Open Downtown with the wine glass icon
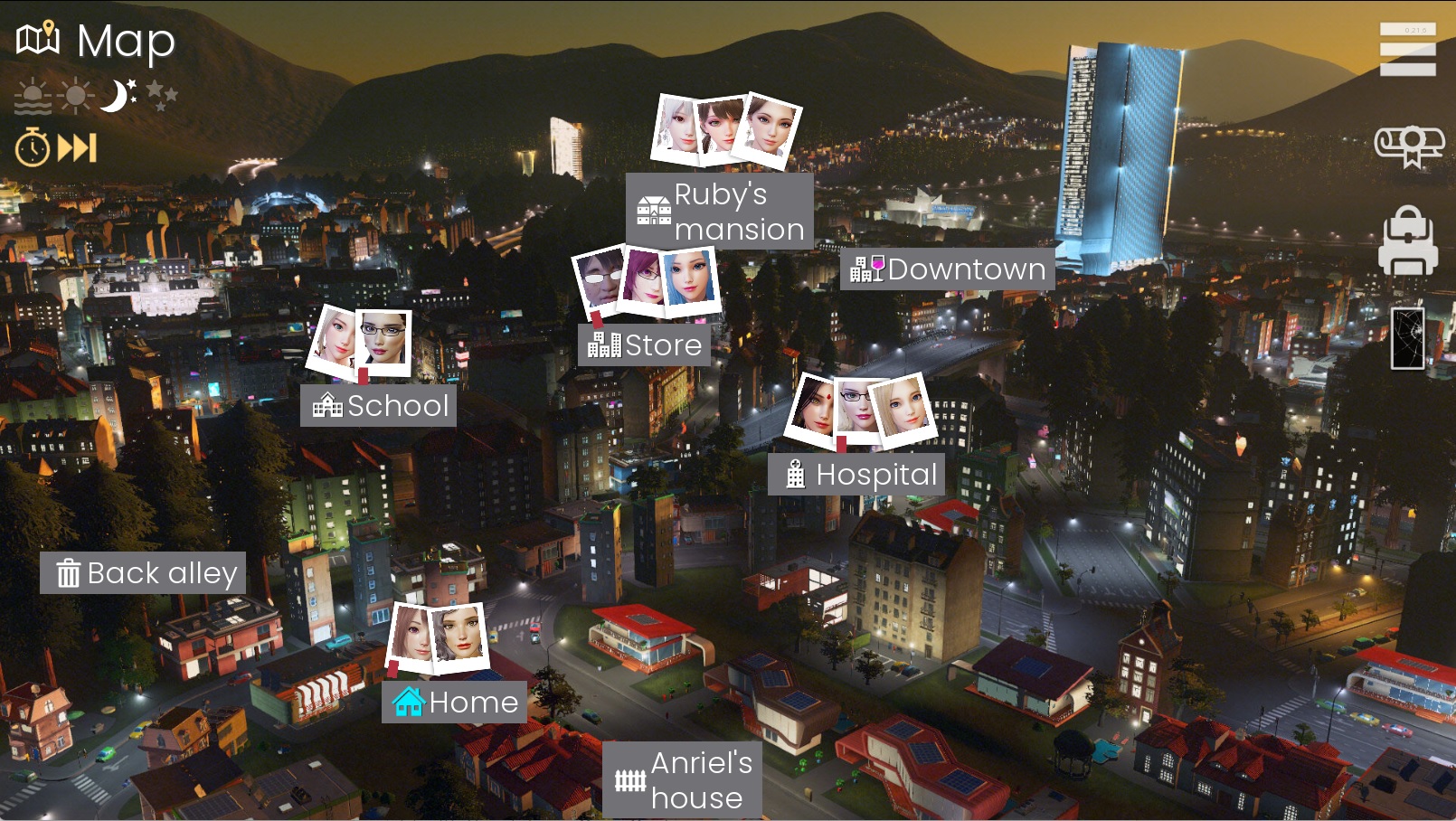 946,269
